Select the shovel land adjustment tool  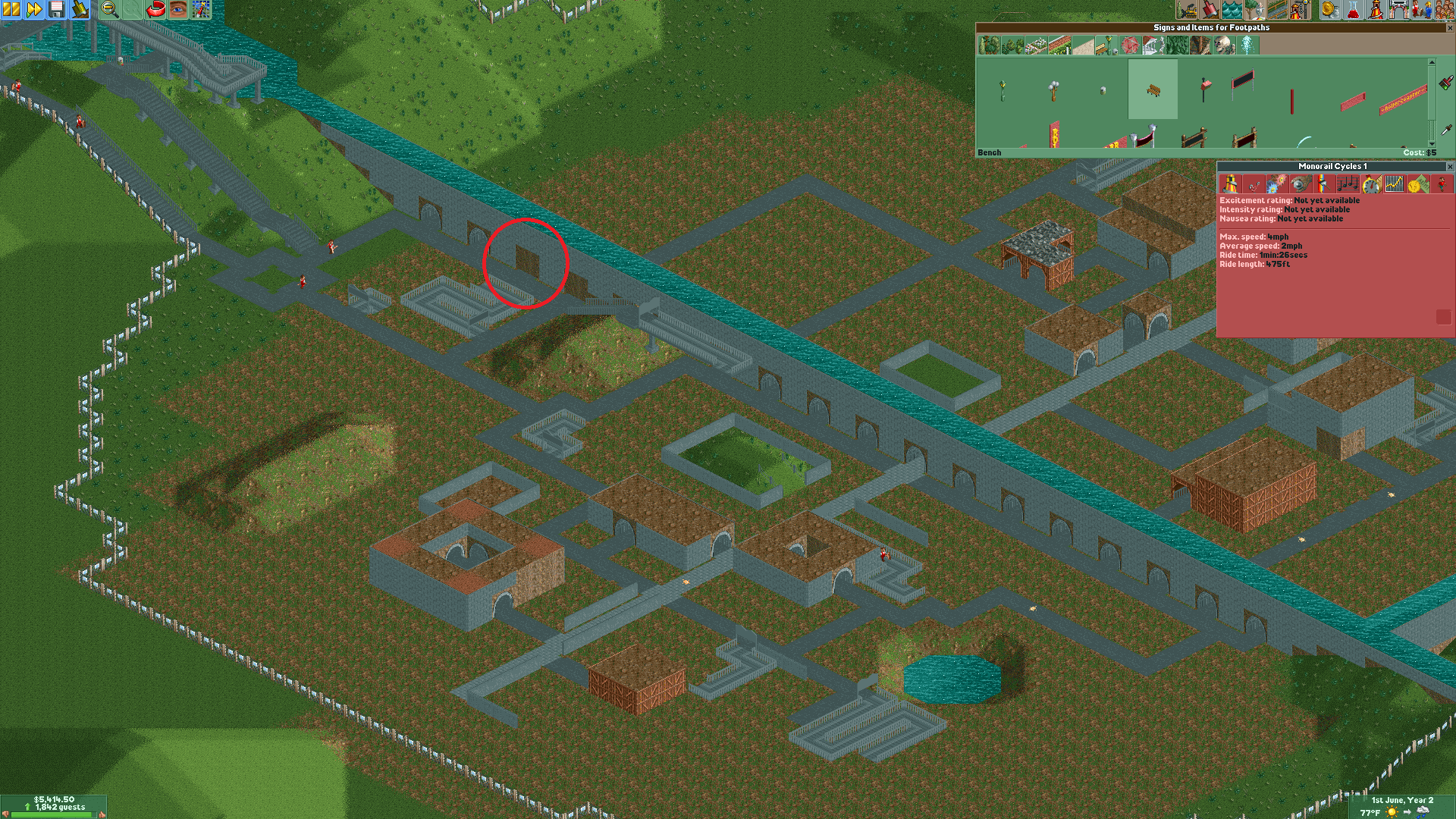[x=1210, y=11]
